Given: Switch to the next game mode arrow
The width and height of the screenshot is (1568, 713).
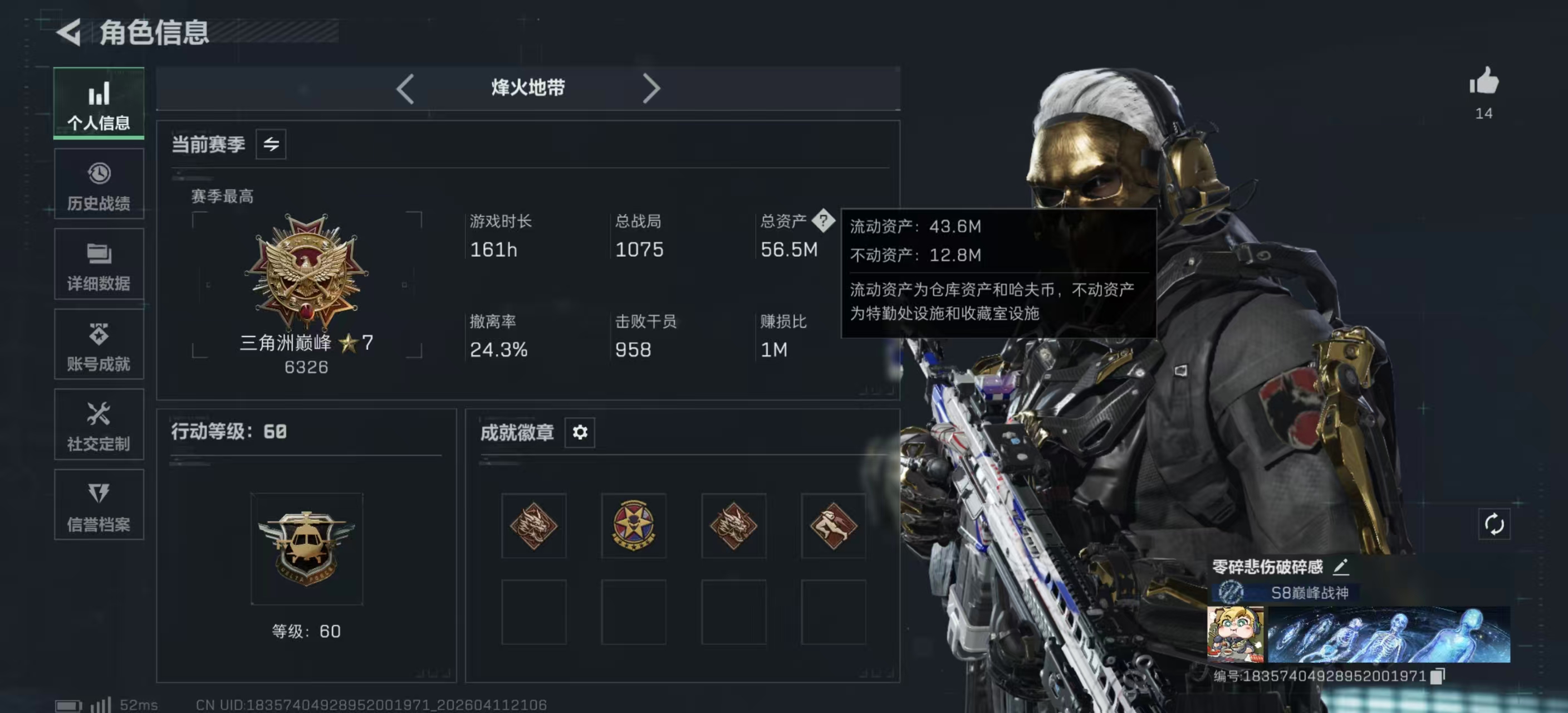Looking at the screenshot, I should coord(651,89).
